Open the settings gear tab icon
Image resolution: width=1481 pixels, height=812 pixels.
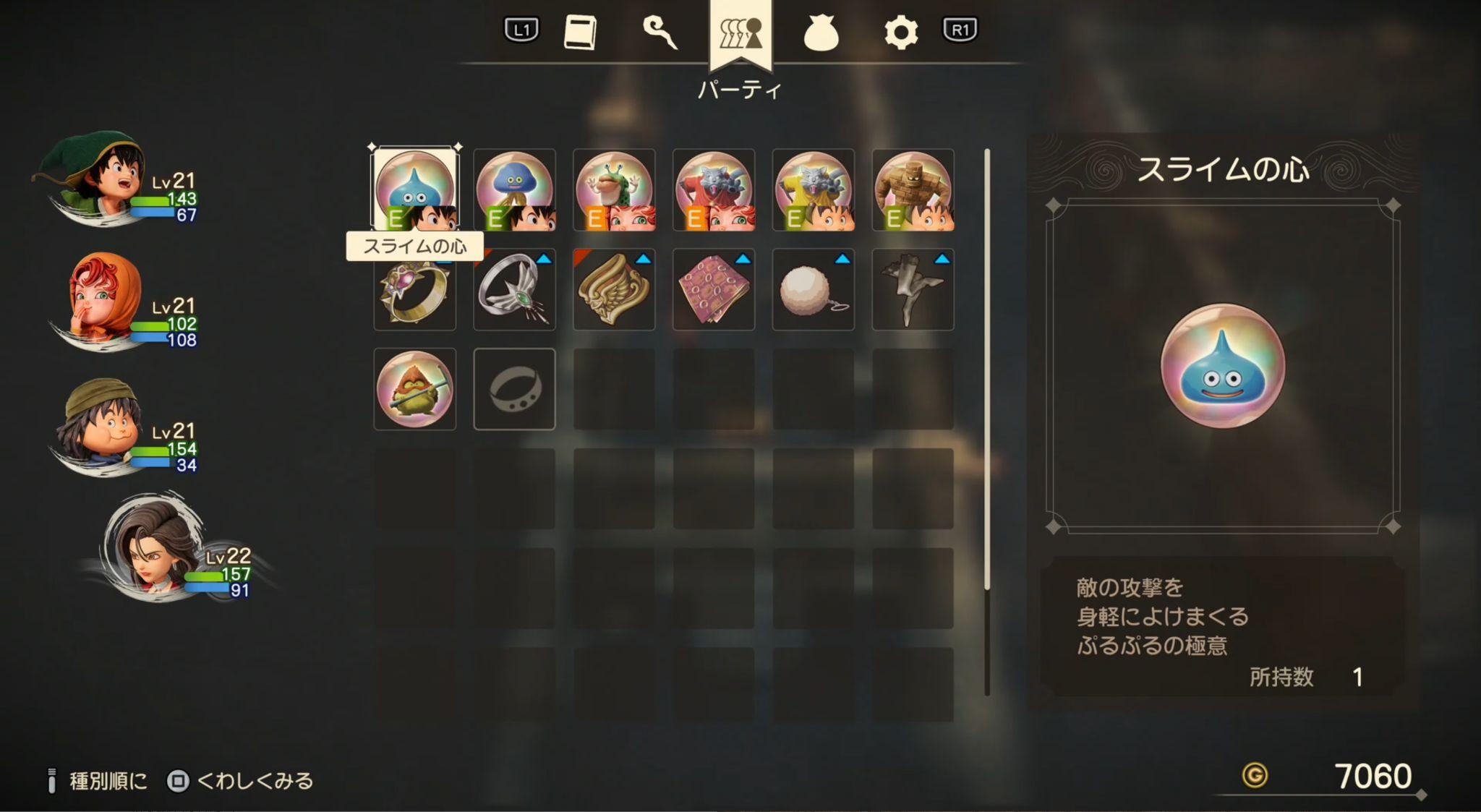tap(900, 30)
